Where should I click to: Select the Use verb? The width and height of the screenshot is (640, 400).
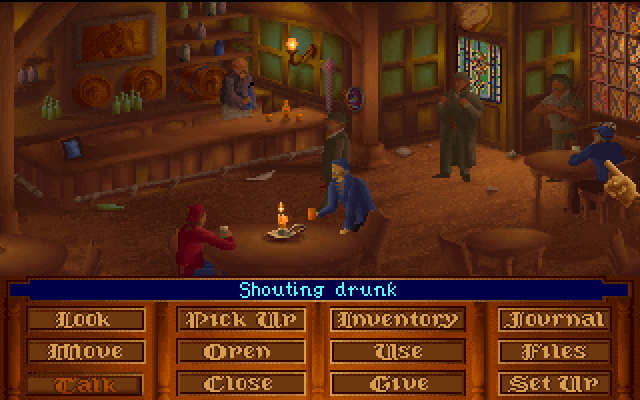click(x=398, y=352)
